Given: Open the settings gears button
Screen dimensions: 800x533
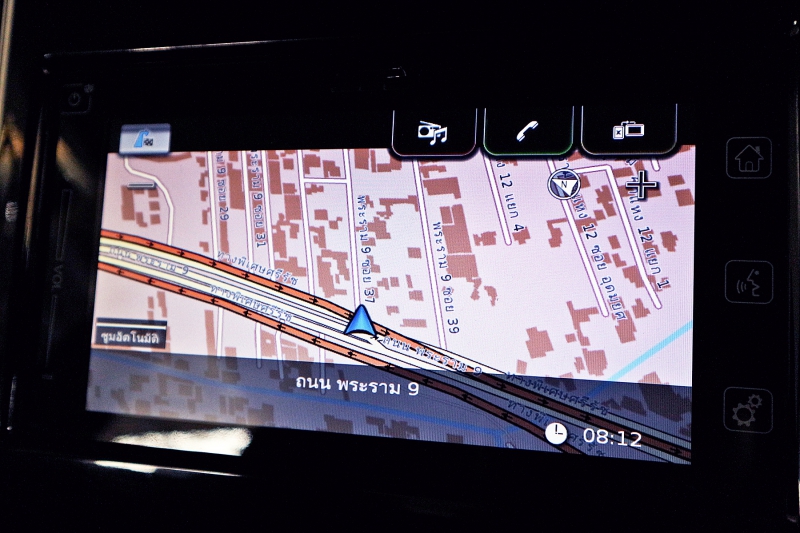Looking at the screenshot, I should [x=748, y=409].
